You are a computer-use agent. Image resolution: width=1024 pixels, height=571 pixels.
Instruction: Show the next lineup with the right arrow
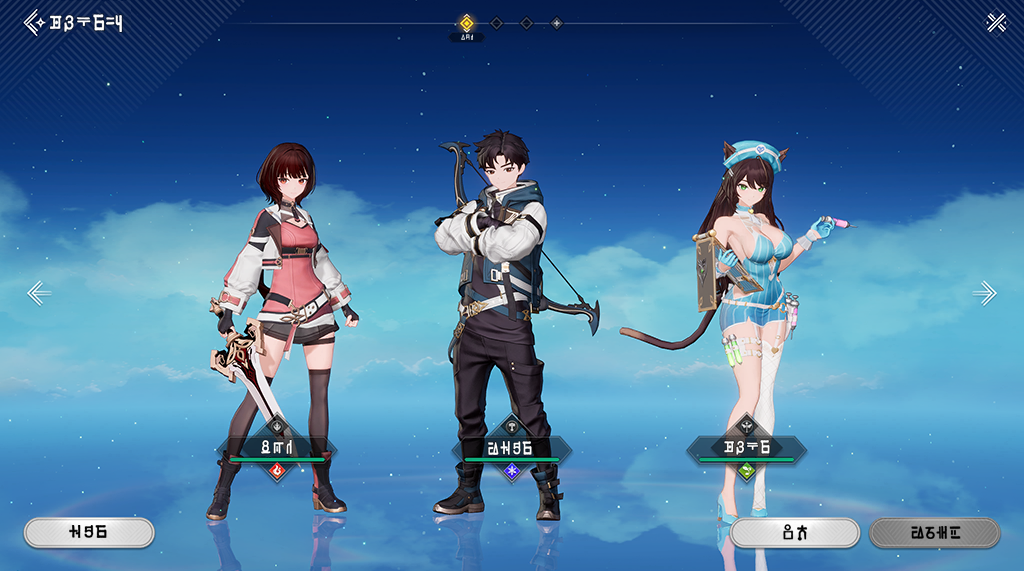pos(985,293)
